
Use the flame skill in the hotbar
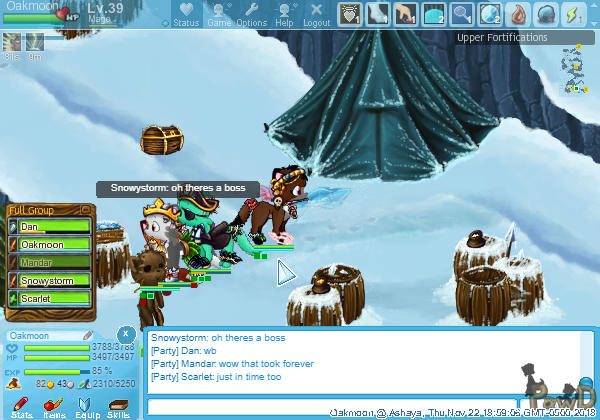[x=518, y=13]
